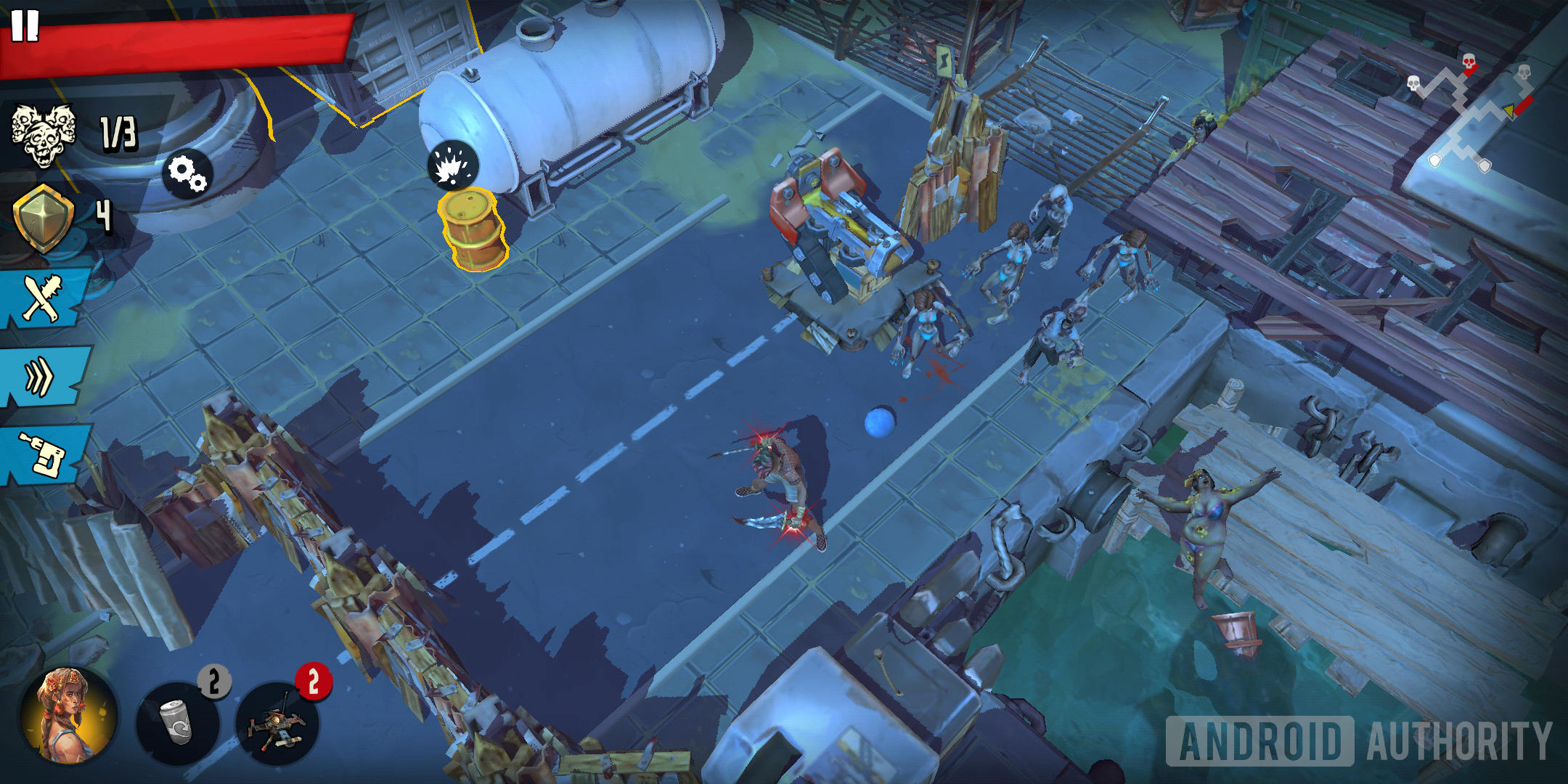Tap the gold shield armor icon
1568x784 pixels.
[x=44, y=218]
